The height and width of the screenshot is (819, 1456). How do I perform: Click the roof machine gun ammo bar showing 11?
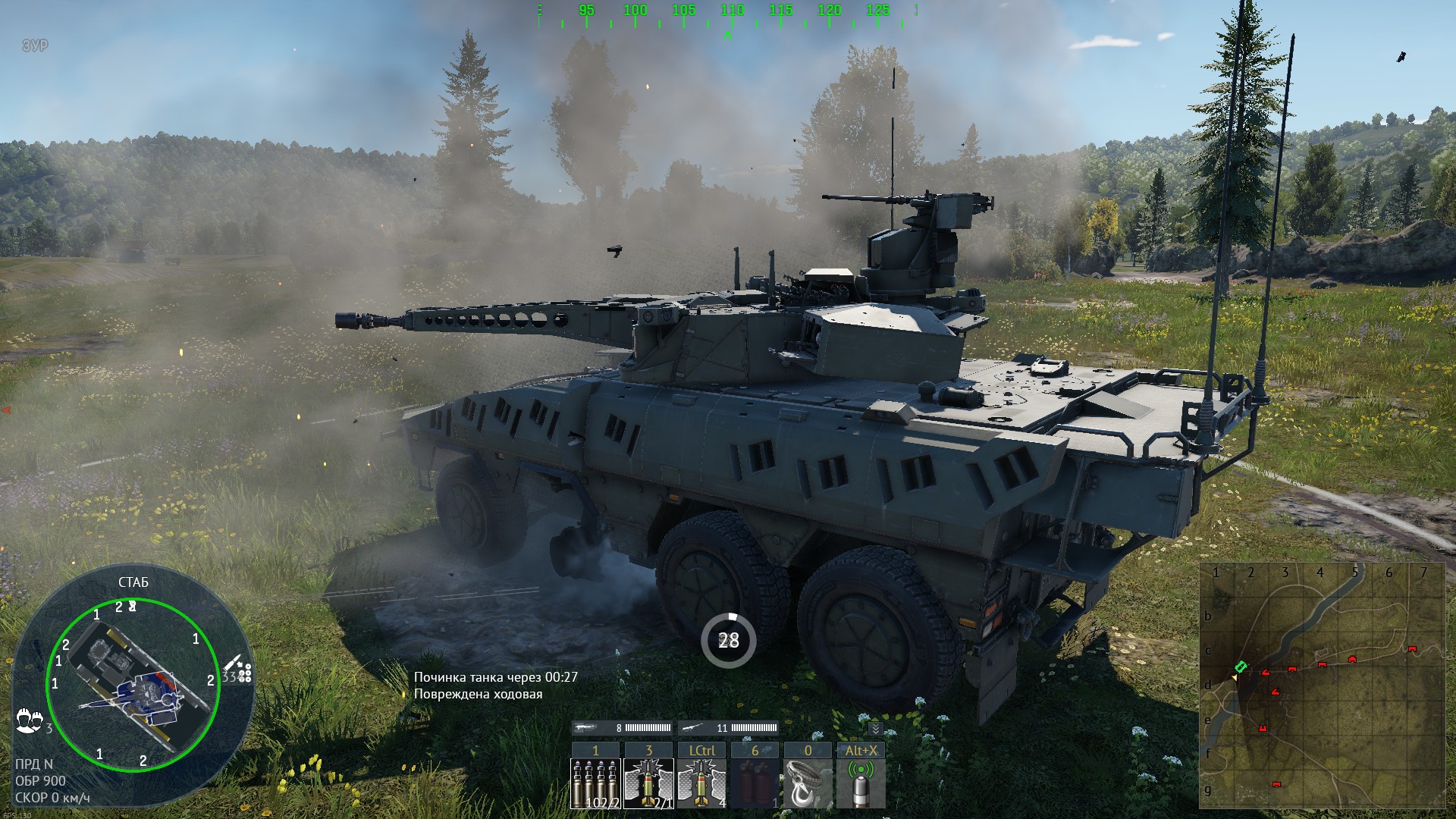point(729,728)
